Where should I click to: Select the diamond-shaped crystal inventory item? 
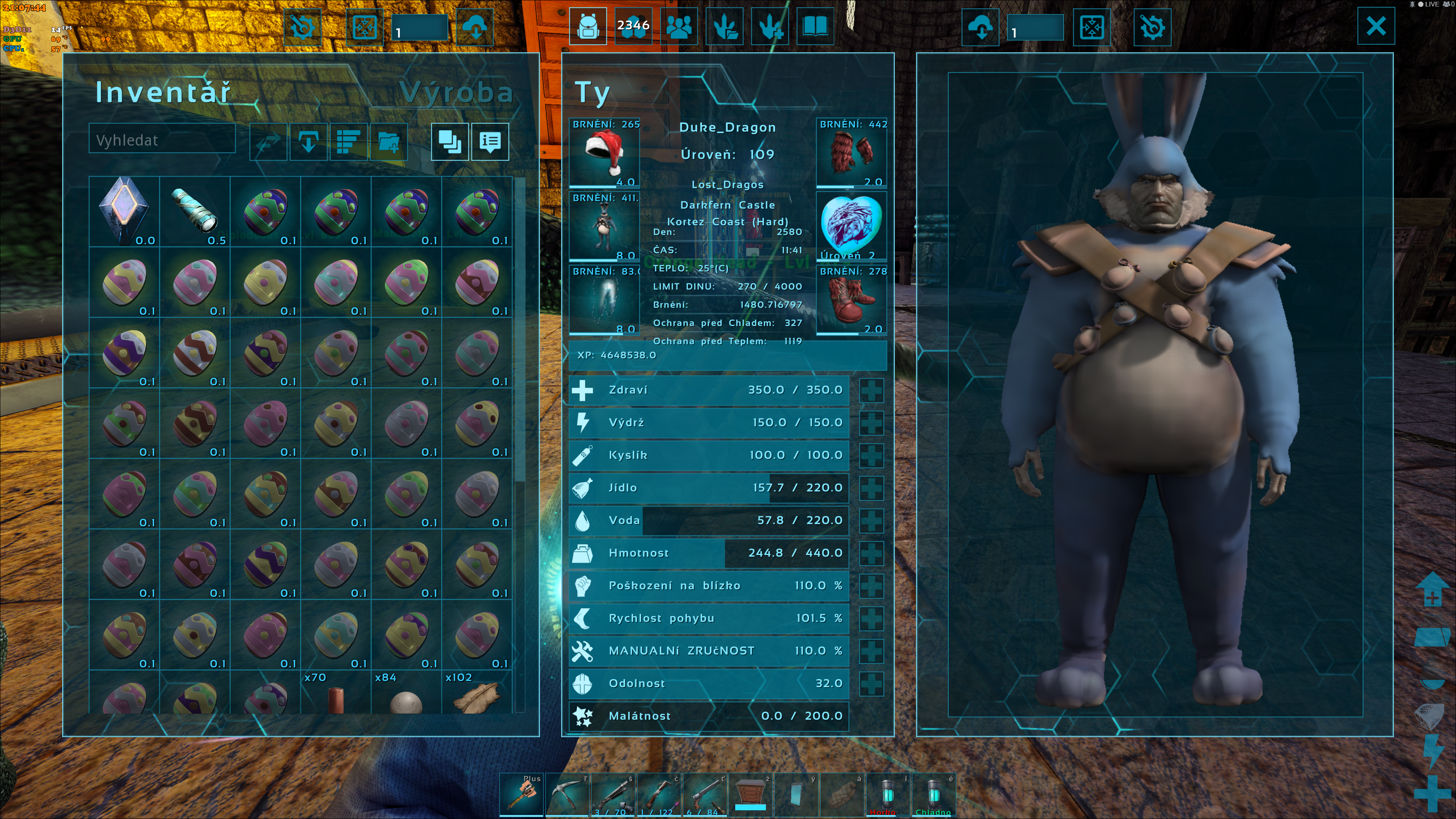[124, 211]
